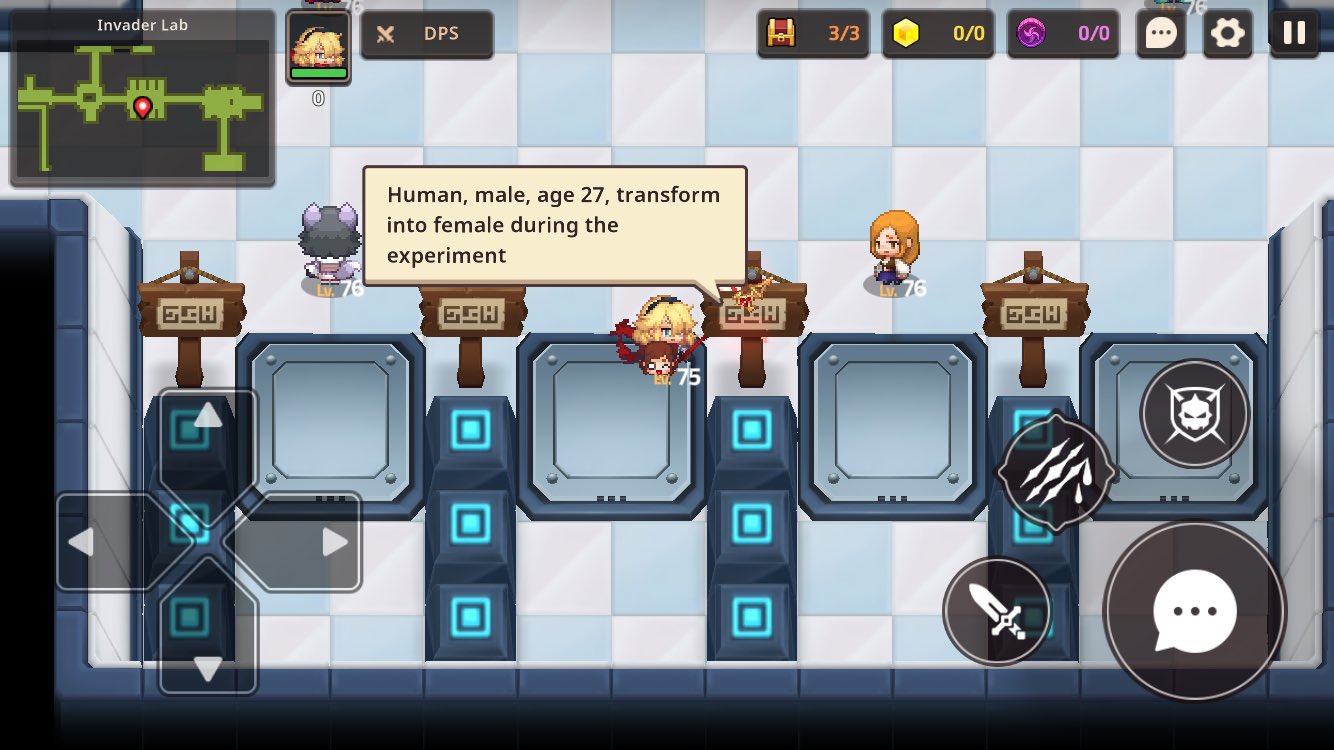The height and width of the screenshot is (750, 1334).
Task: Tap the yellow cube counter icon
Action: pyautogui.click(x=906, y=34)
